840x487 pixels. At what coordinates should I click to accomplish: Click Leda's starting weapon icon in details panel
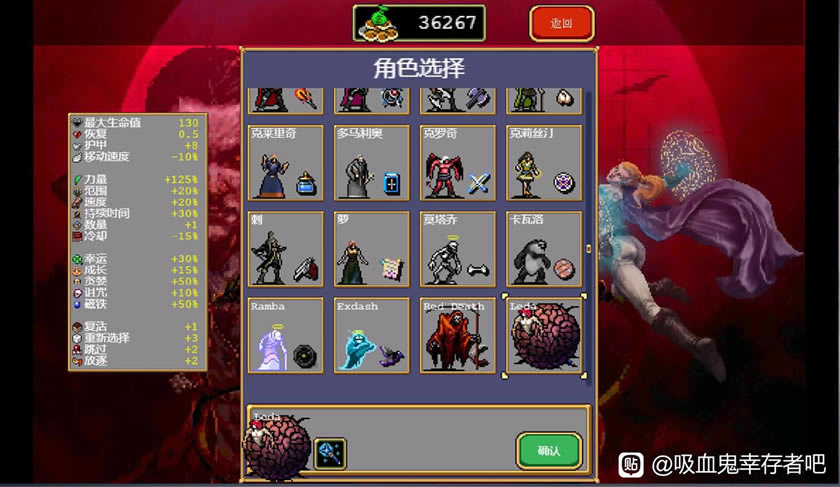point(330,453)
